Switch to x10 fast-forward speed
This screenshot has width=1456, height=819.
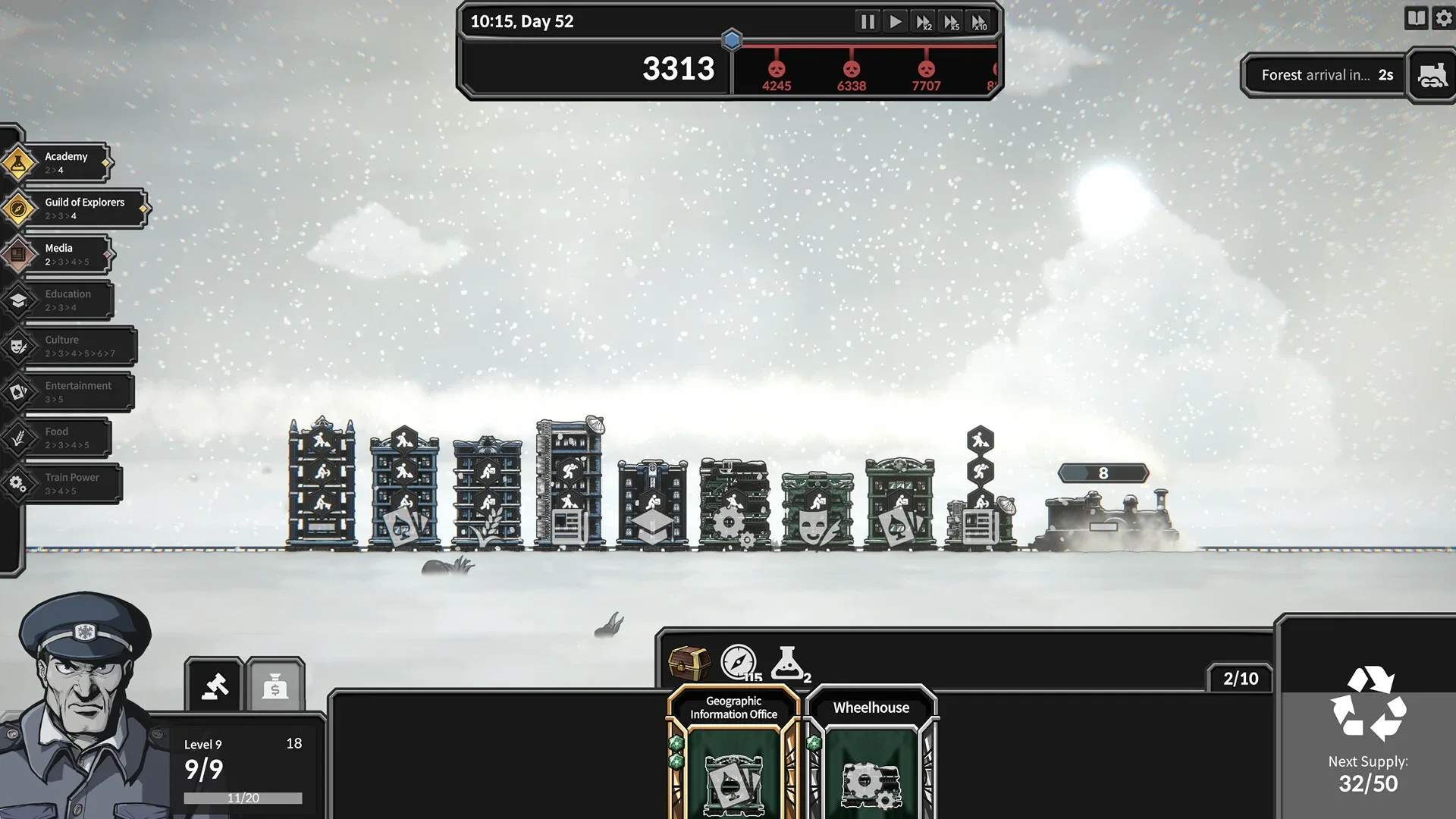[980, 22]
